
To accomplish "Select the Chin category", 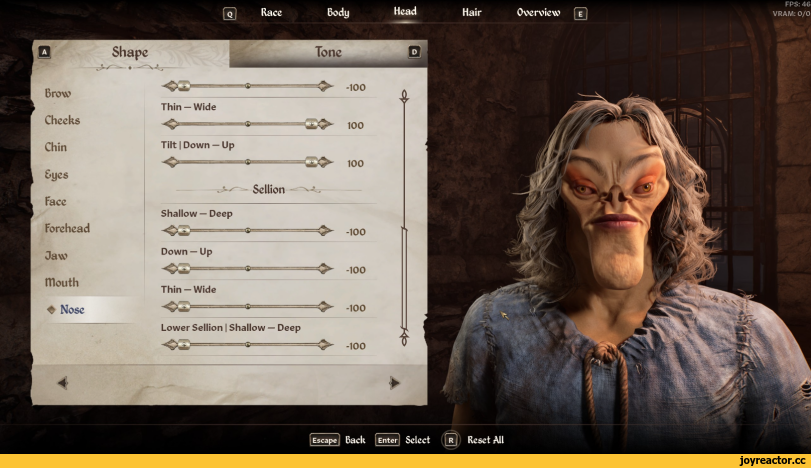I will (x=56, y=147).
